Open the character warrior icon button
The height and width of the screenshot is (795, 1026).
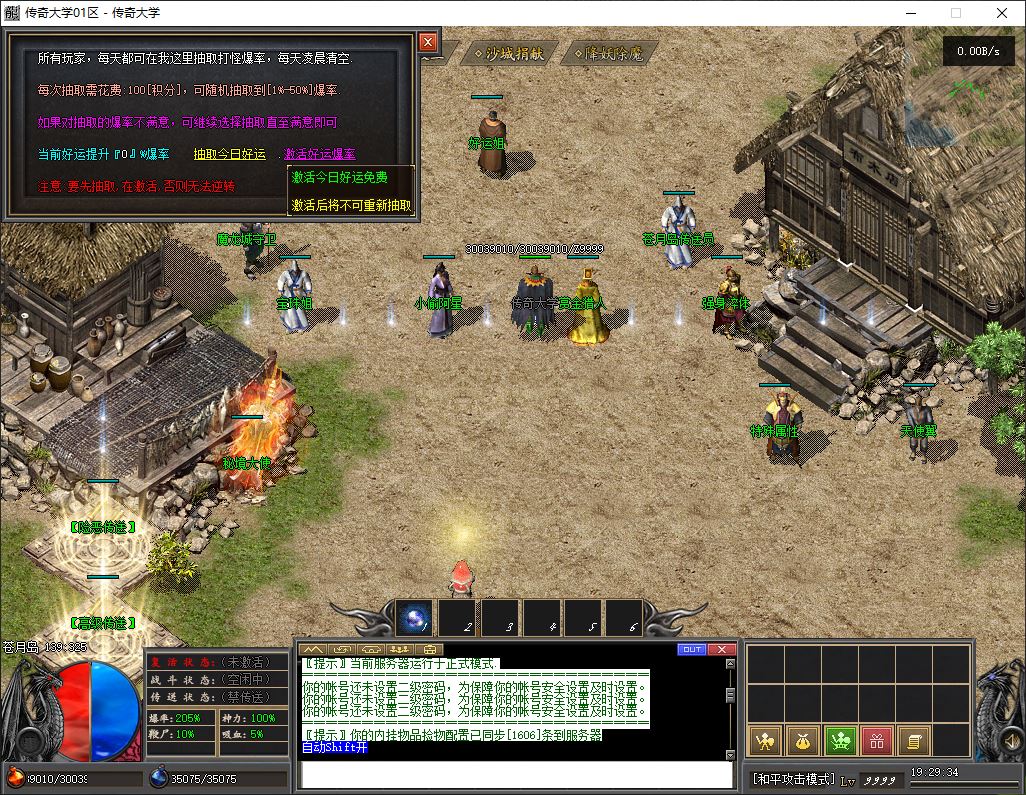pos(764,741)
